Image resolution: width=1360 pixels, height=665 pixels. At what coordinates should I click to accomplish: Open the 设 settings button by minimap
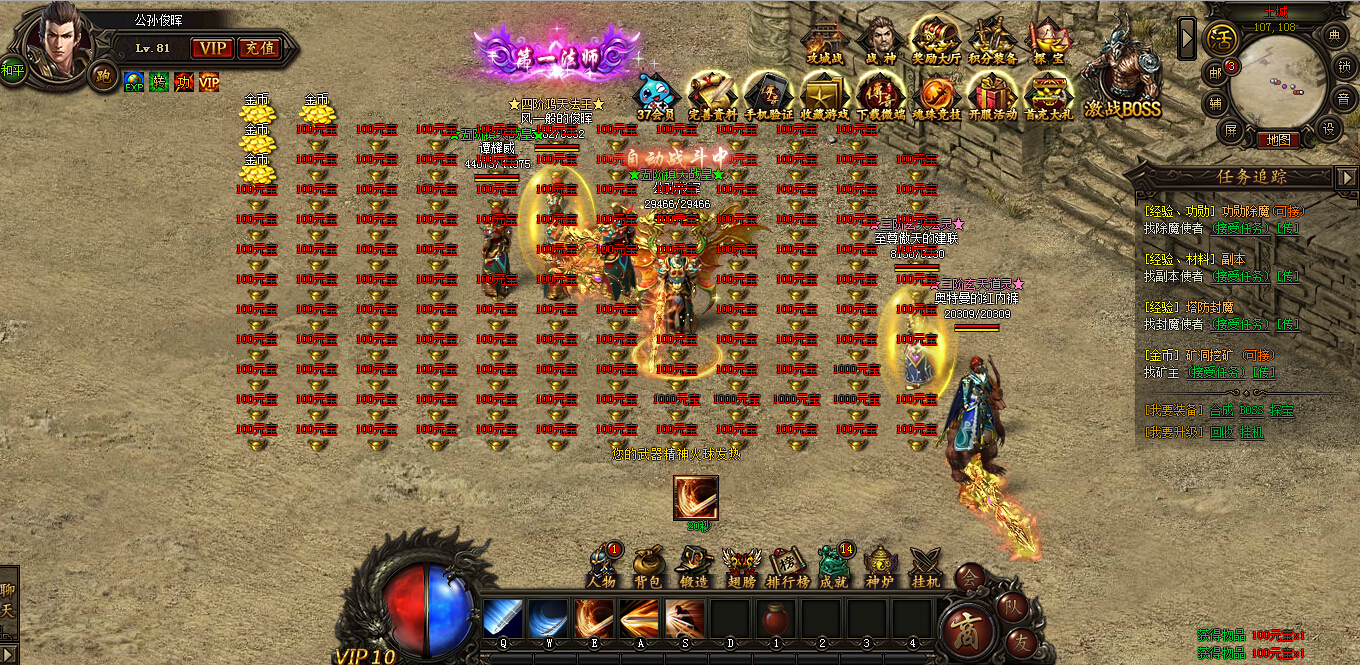pyautogui.click(x=1329, y=128)
